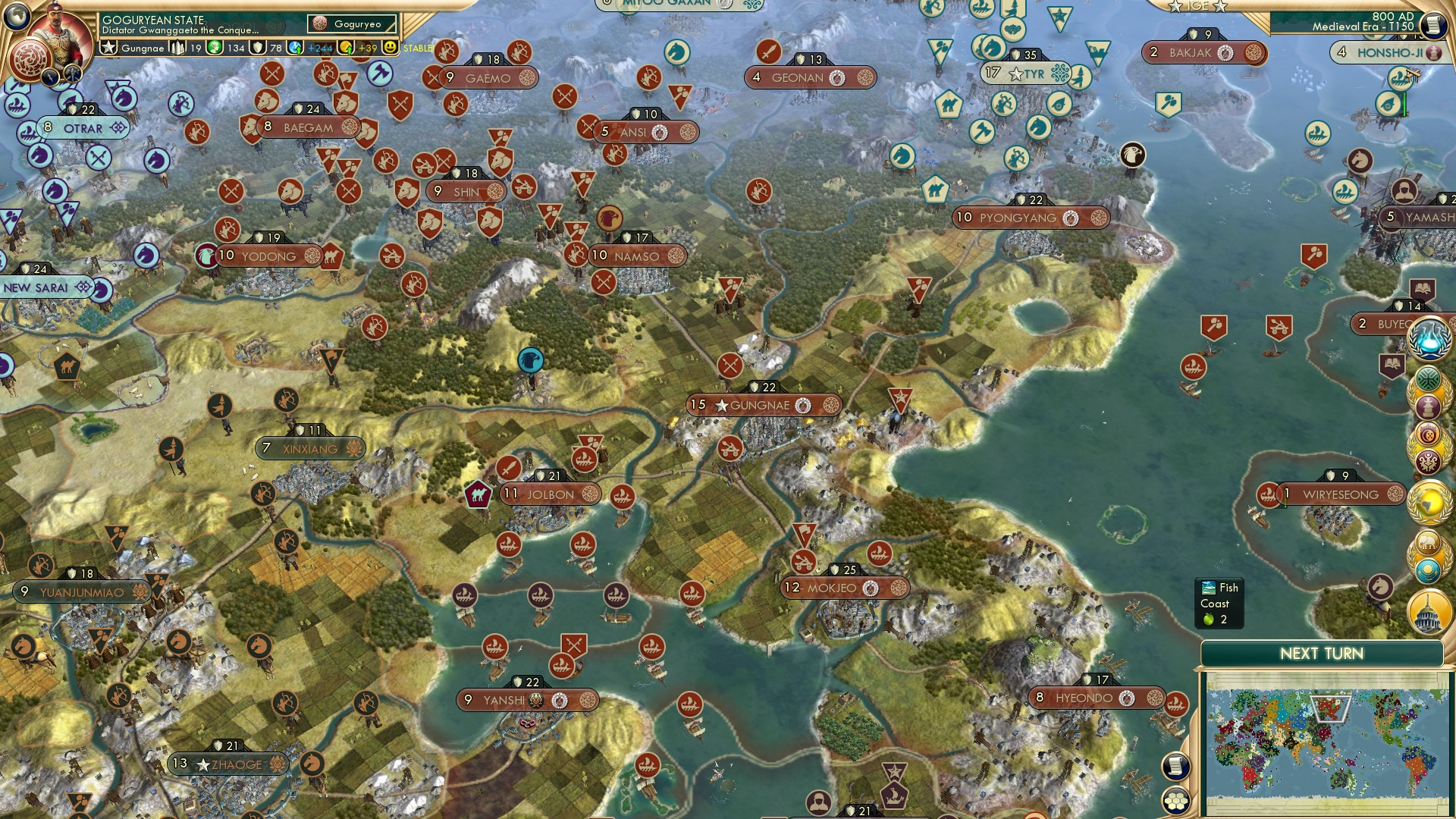Select the Gungnae capital city banner

click(758, 404)
